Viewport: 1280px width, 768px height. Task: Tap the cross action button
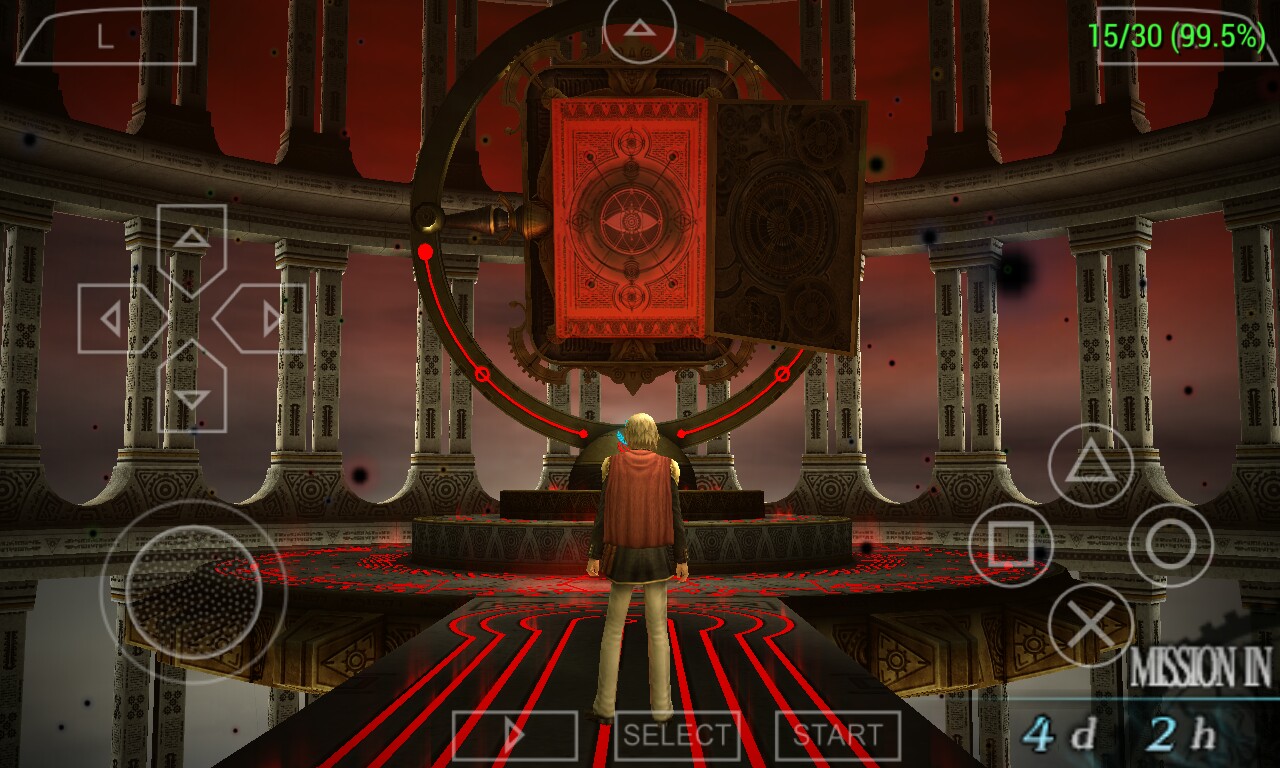click(x=1090, y=625)
